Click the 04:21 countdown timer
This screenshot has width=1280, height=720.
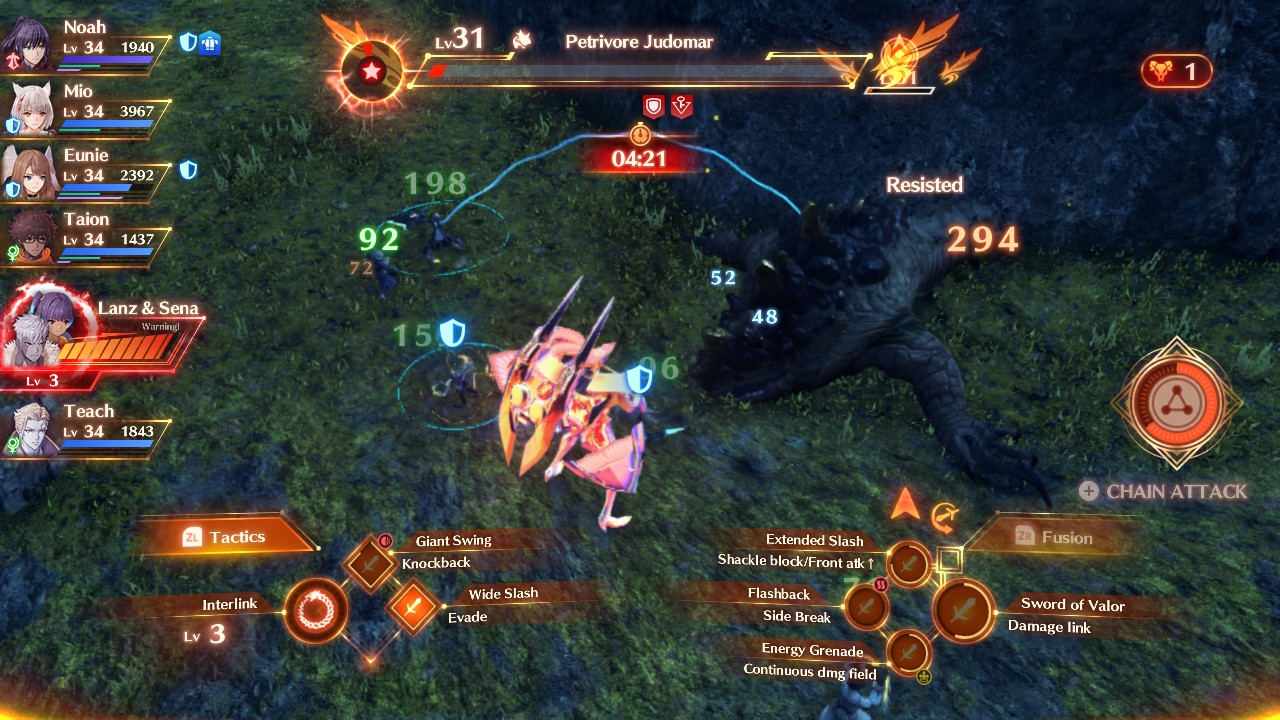tap(638, 158)
